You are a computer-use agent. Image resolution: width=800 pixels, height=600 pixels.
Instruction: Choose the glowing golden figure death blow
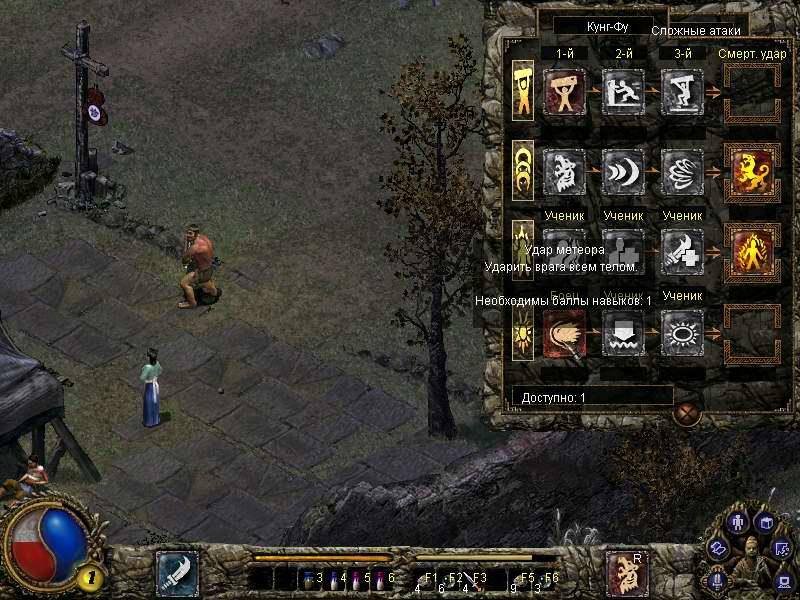coord(753,252)
